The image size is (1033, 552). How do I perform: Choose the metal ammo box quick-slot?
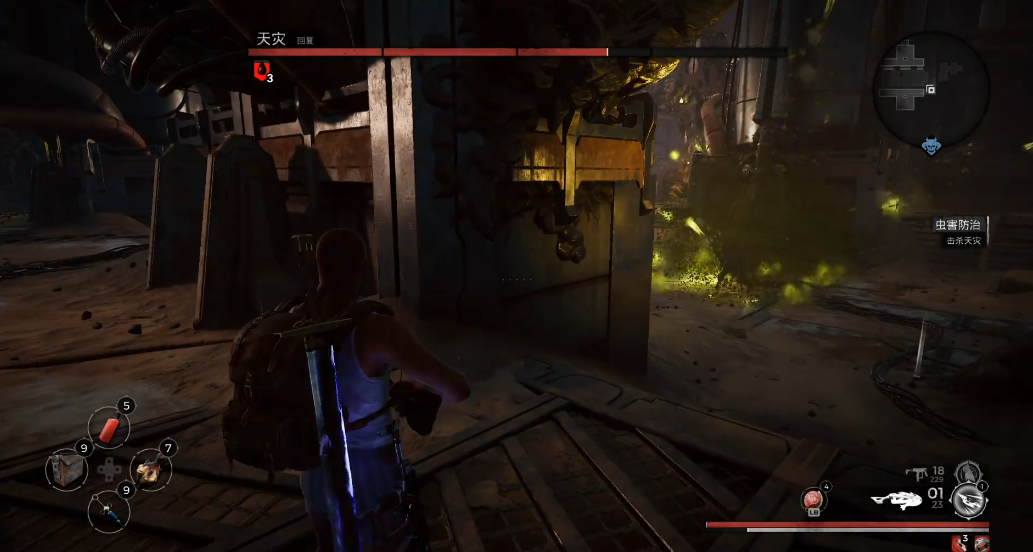coord(68,469)
